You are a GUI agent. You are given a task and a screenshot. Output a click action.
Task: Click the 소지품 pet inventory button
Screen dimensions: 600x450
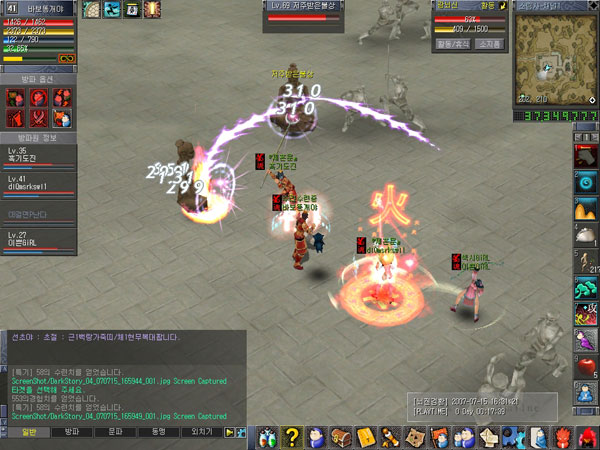coord(489,43)
